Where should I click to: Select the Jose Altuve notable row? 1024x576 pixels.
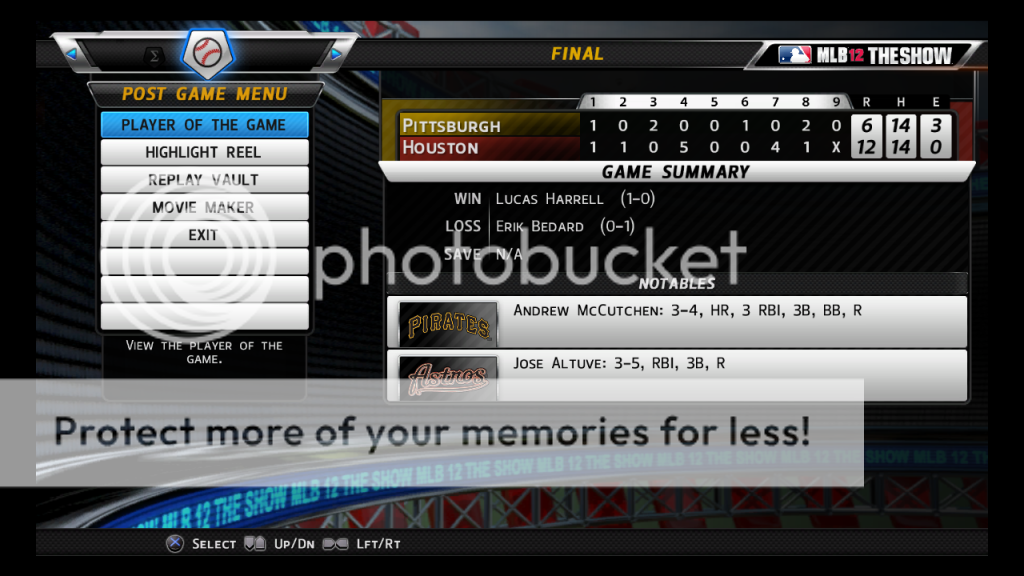coord(677,374)
